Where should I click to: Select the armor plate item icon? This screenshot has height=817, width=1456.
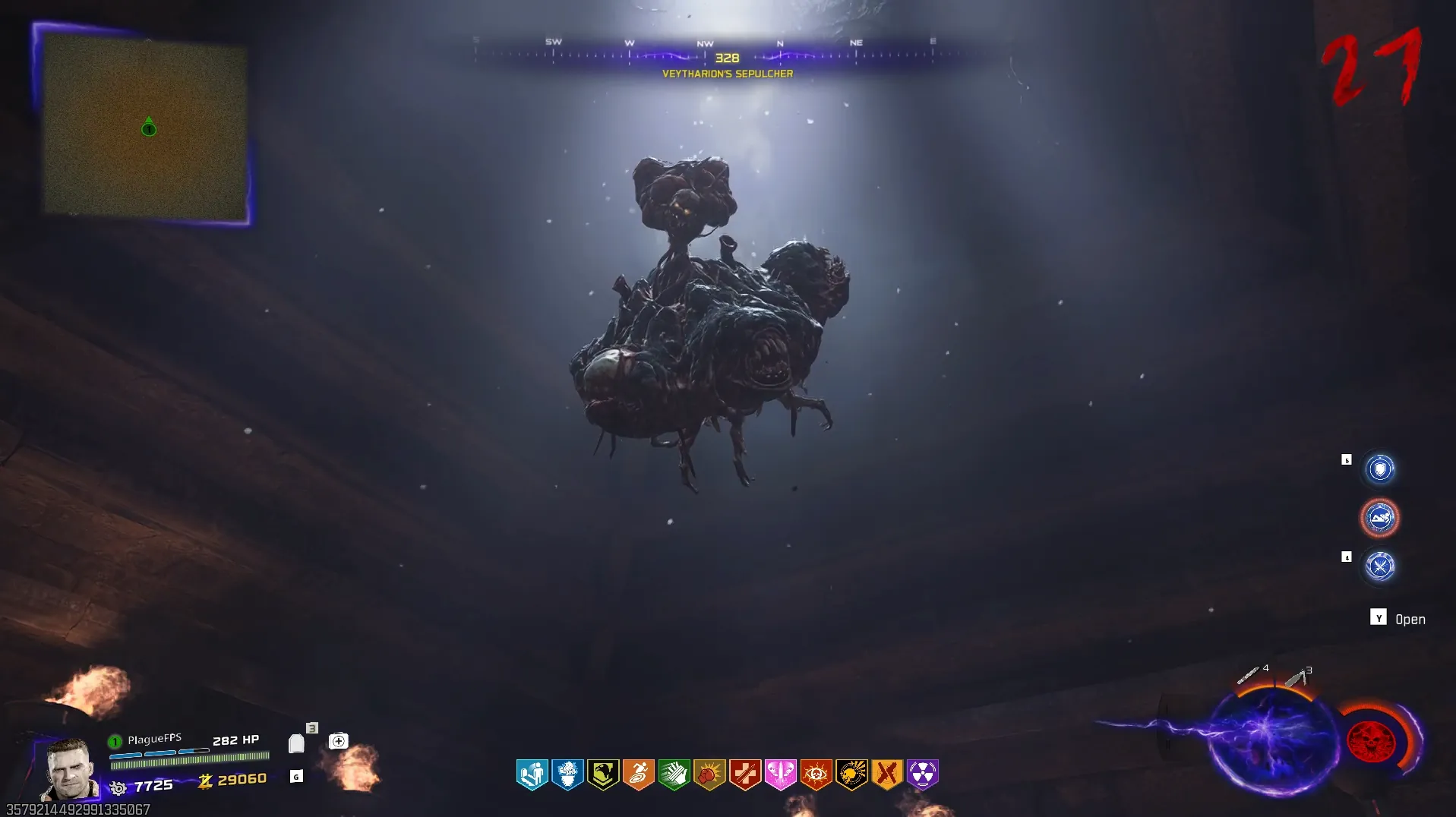[x=296, y=743]
